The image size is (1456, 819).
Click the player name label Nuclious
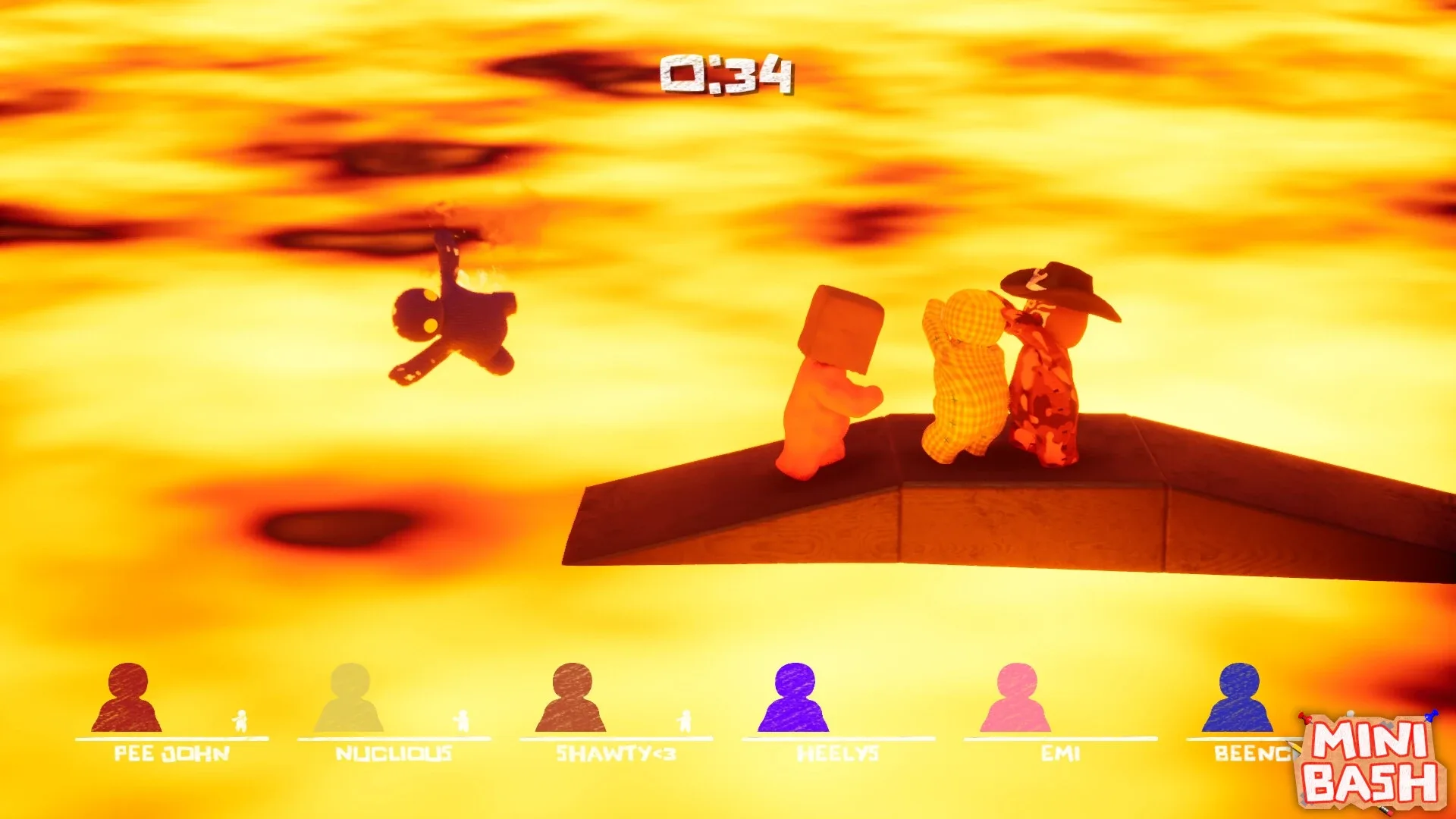click(394, 753)
